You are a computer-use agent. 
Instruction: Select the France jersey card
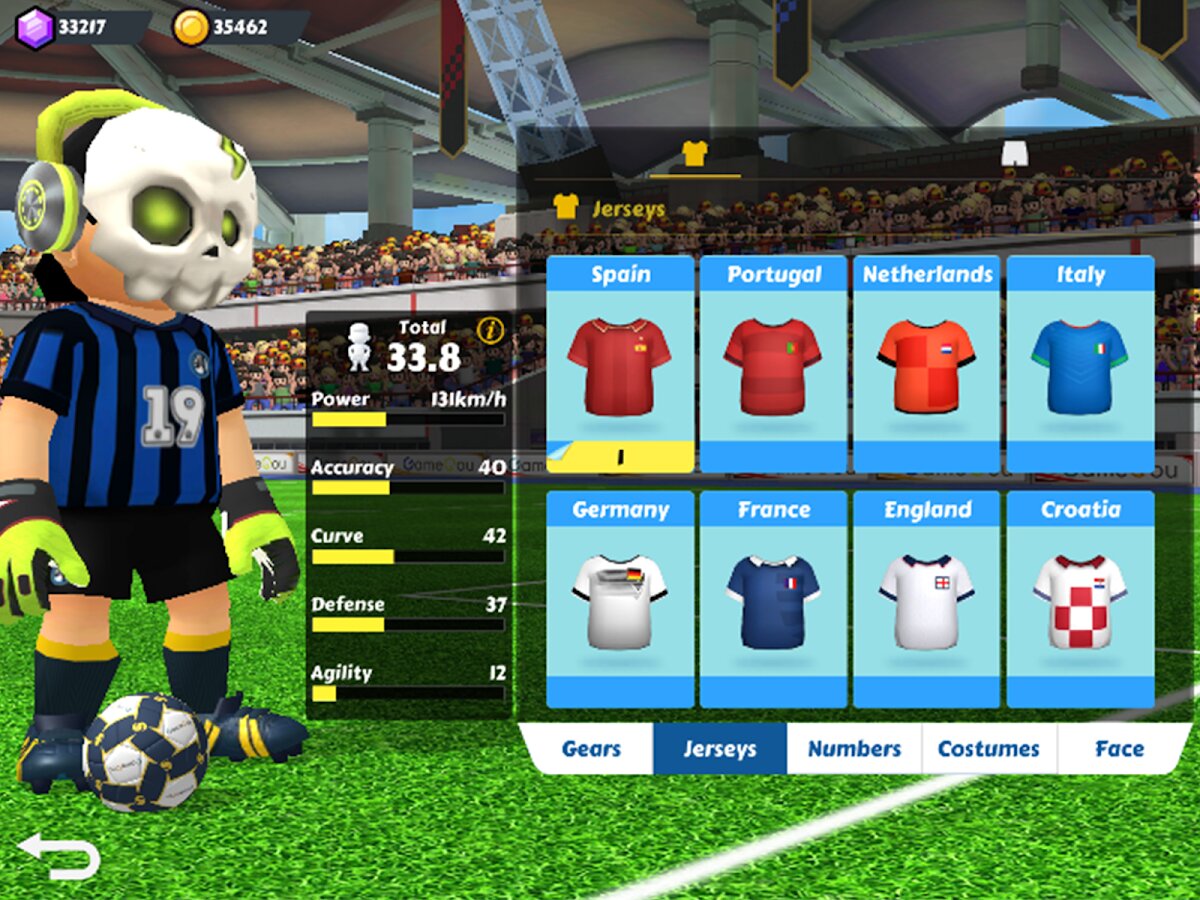[773, 599]
